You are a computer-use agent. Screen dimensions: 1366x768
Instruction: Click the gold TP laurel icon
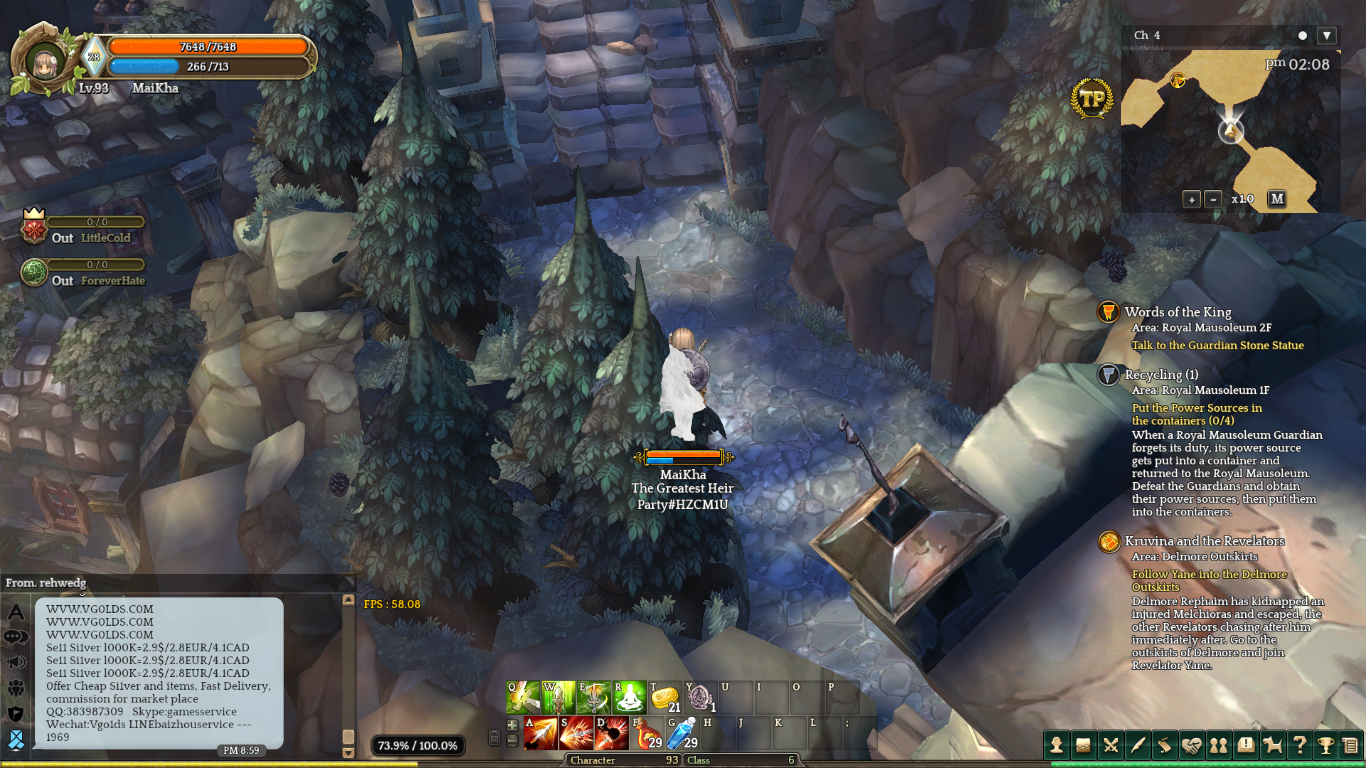coord(1092,98)
